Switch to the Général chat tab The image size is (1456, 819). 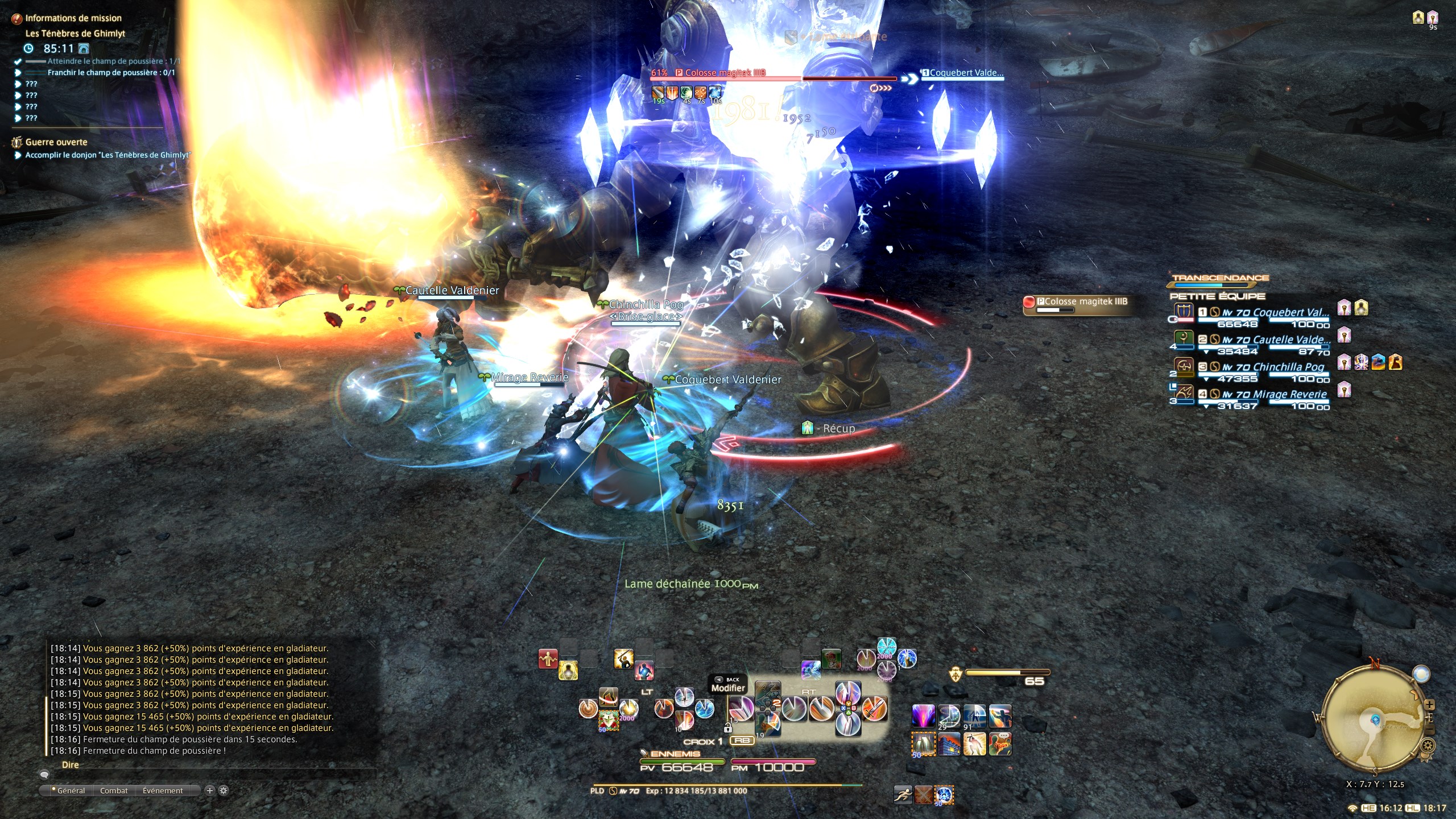tap(71, 791)
